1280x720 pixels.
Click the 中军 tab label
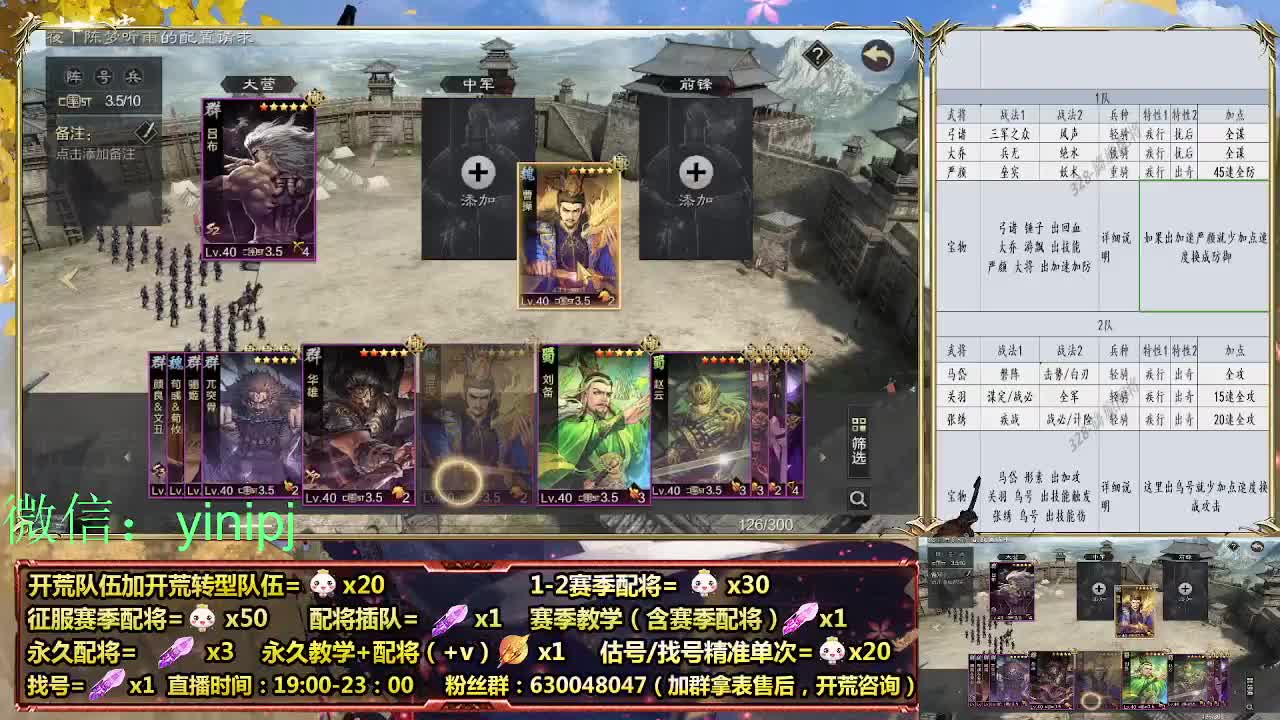481,86
